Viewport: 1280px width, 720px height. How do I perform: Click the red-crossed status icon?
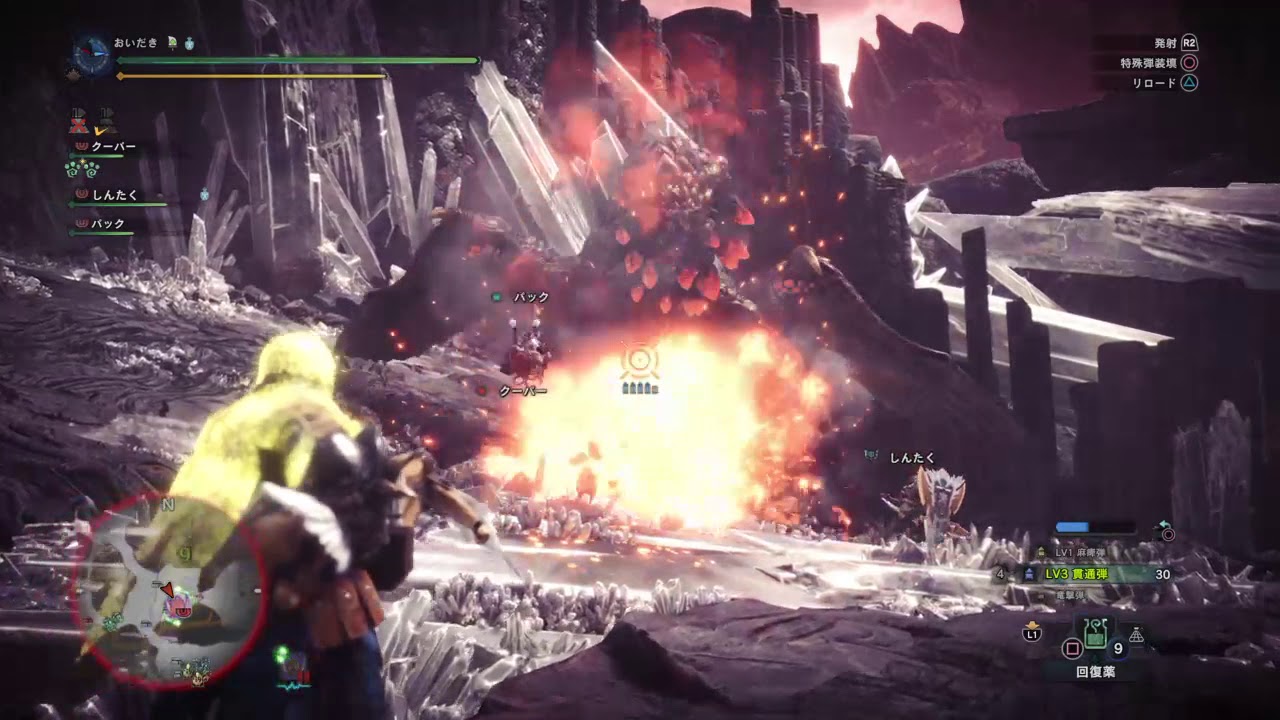click(80, 125)
